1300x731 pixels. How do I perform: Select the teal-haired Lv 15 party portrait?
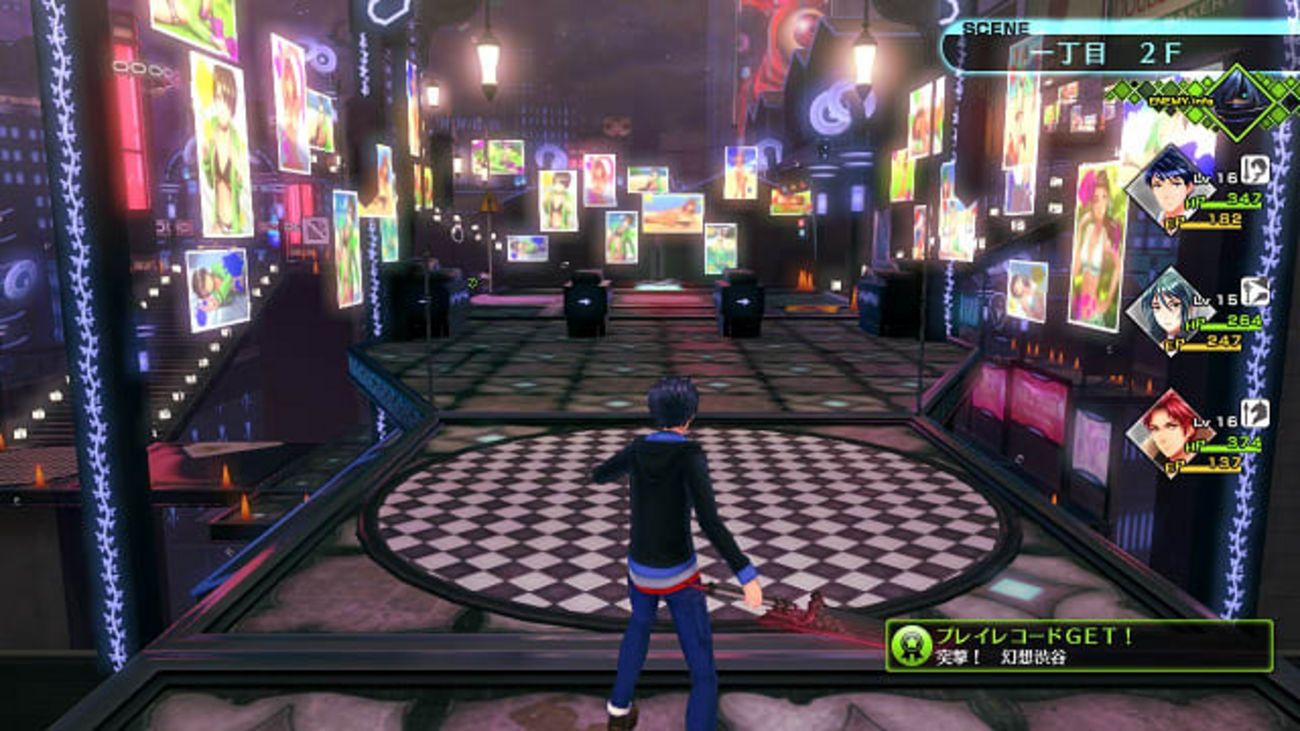click(1166, 308)
